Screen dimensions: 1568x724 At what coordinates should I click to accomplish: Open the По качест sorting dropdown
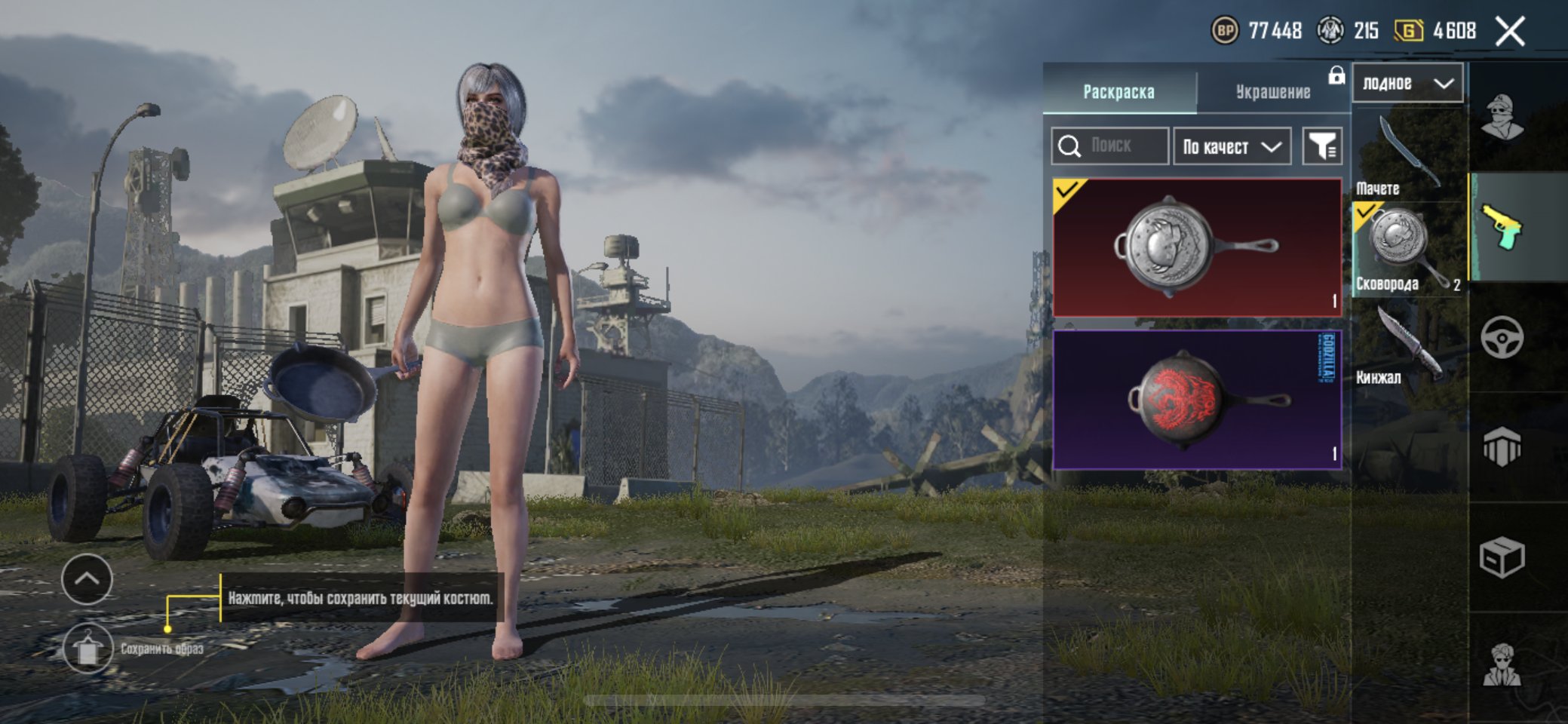click(1232, 146)
